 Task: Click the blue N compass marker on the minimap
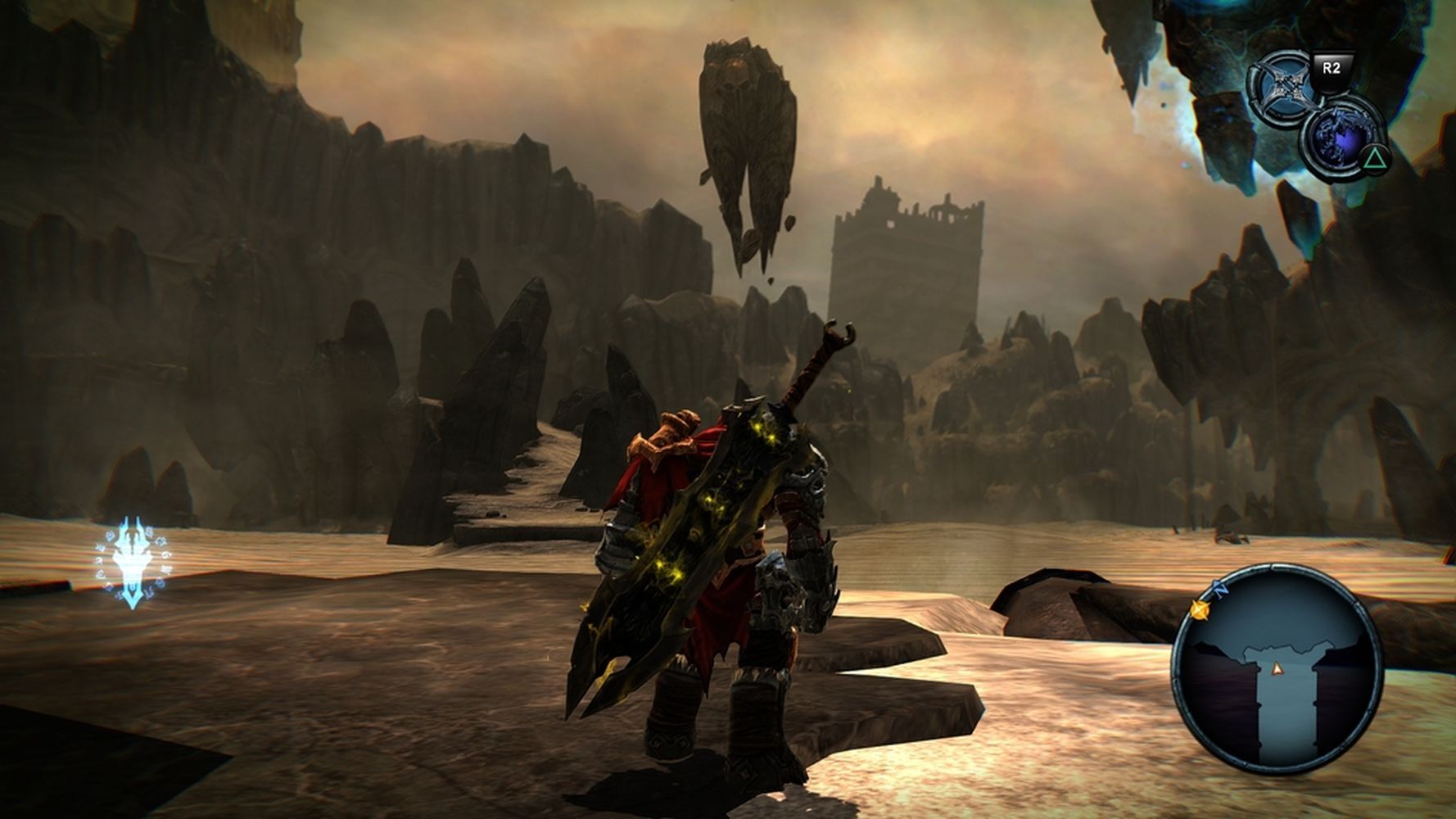[x=1223, y=587]
